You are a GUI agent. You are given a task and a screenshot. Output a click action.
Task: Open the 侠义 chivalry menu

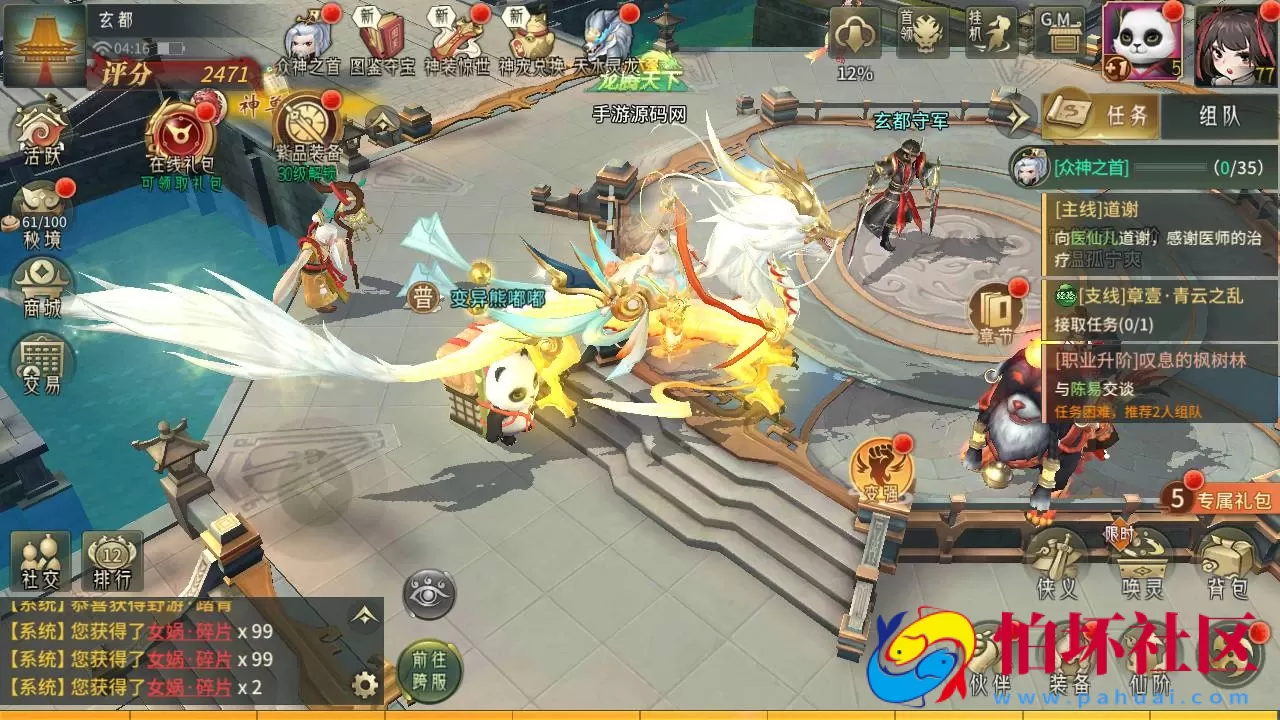1059,562
